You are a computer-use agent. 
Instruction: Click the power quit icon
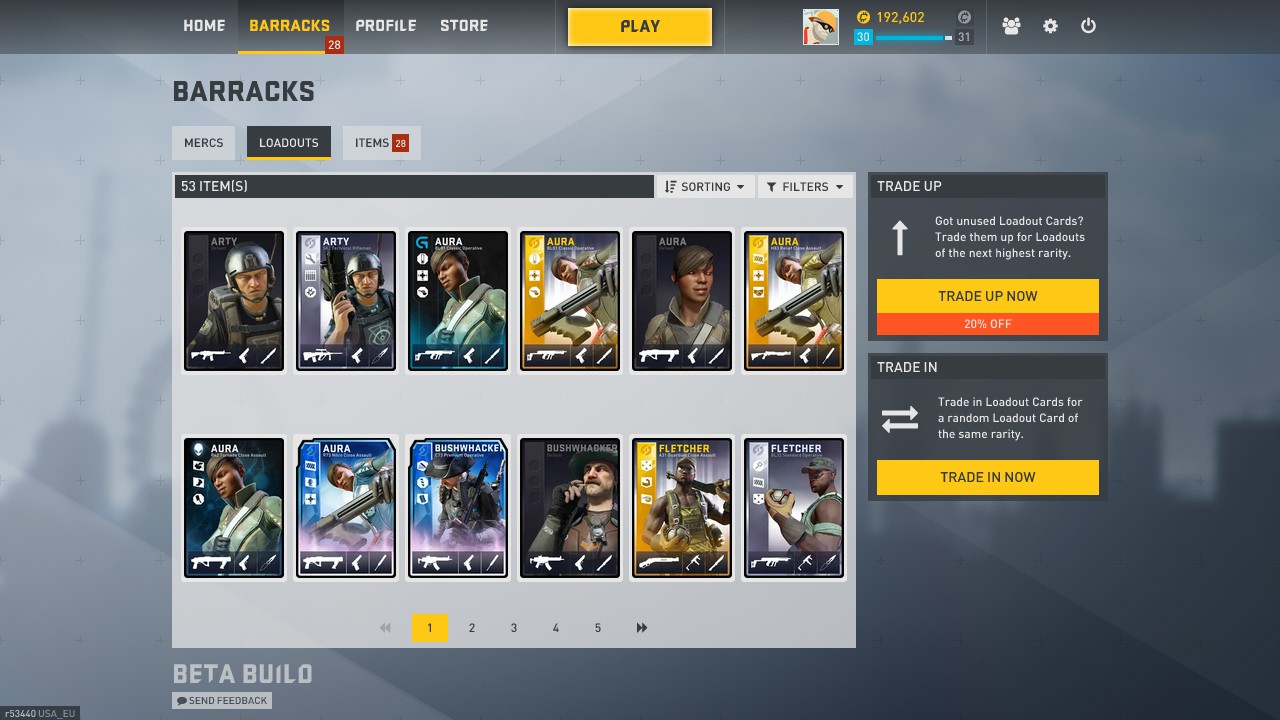pyautogui.click(x=1088, y=27)
